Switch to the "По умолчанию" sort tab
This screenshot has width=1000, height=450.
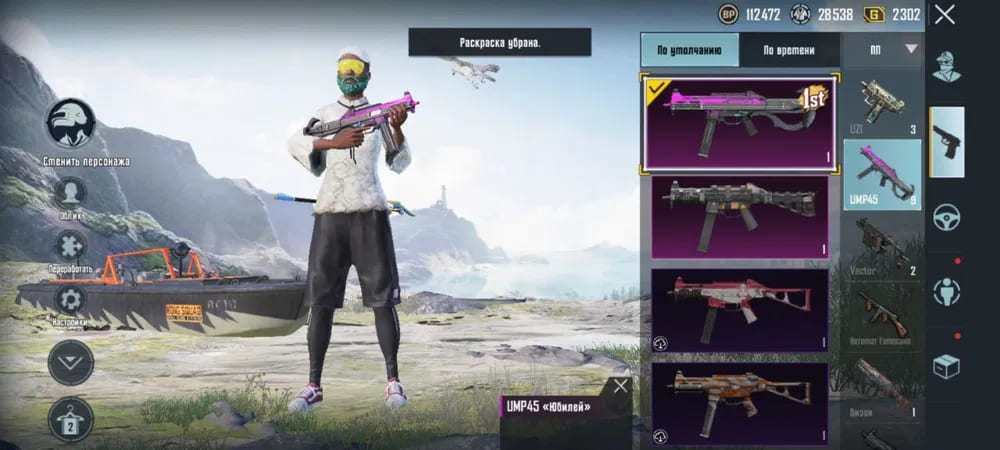pos(689,50)
